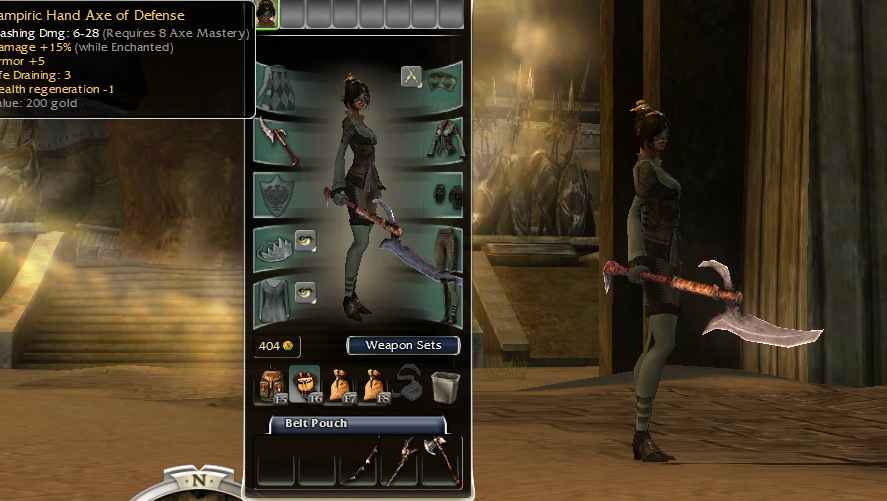
Task: Click the compass north marker
Action: [200, 481]
